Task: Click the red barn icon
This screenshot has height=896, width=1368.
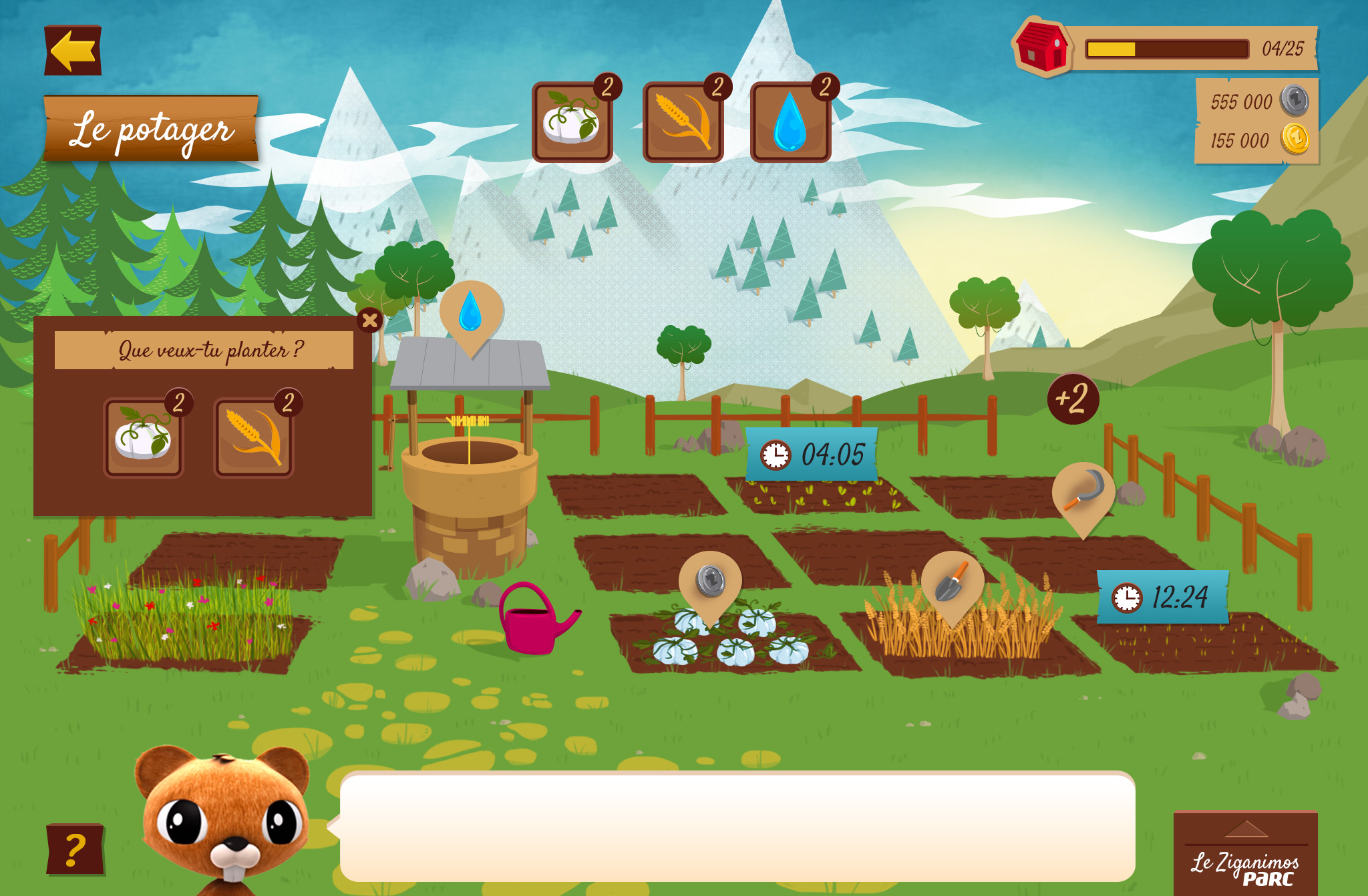Action: coord(1041,47)
